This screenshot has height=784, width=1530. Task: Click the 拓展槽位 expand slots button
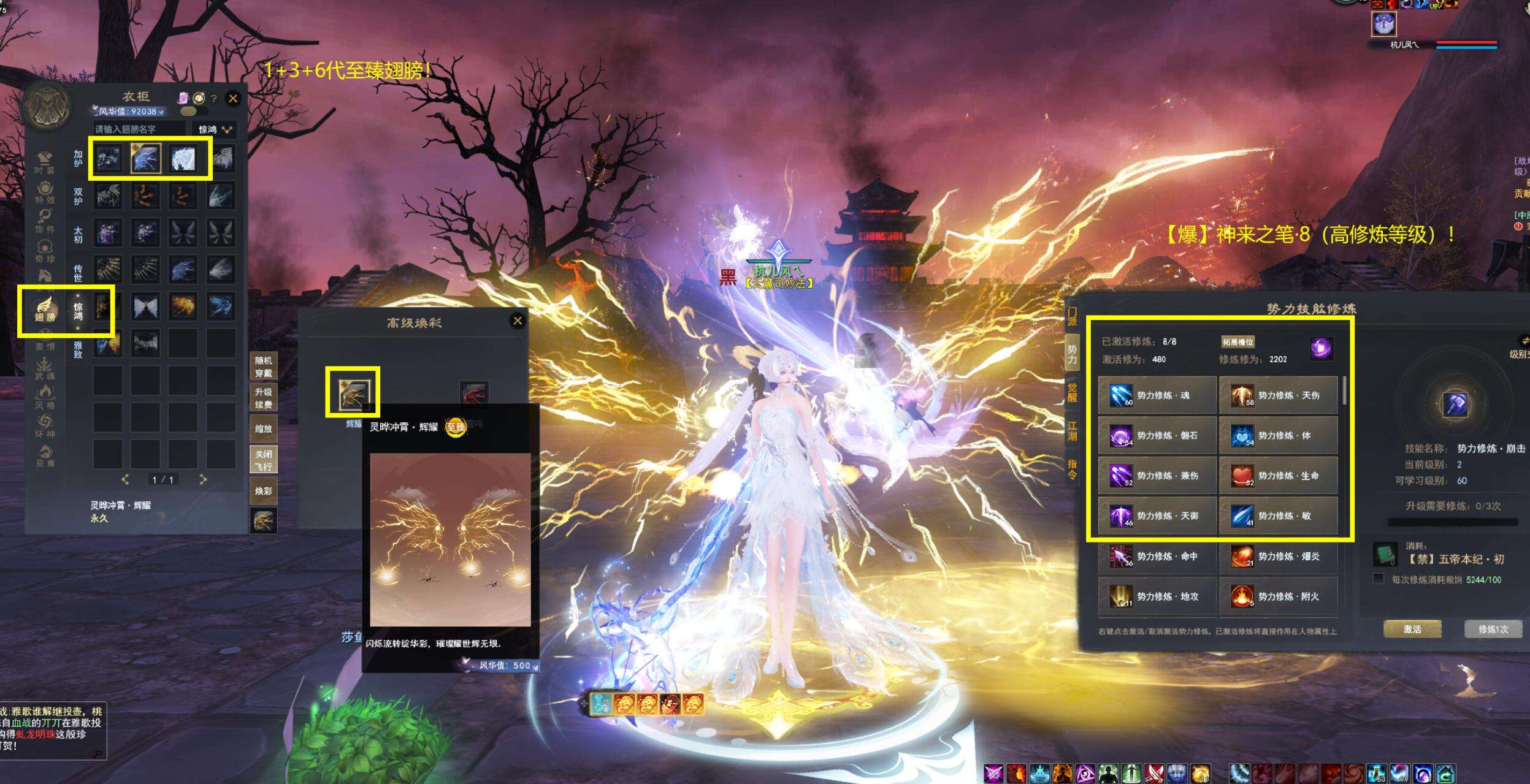[1237, 342]
